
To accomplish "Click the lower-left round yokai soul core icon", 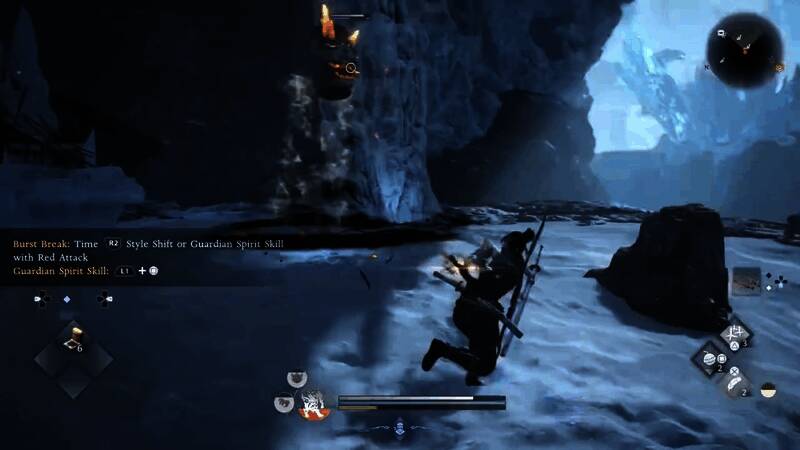I will pyautogui.click(x=283, y=404).
